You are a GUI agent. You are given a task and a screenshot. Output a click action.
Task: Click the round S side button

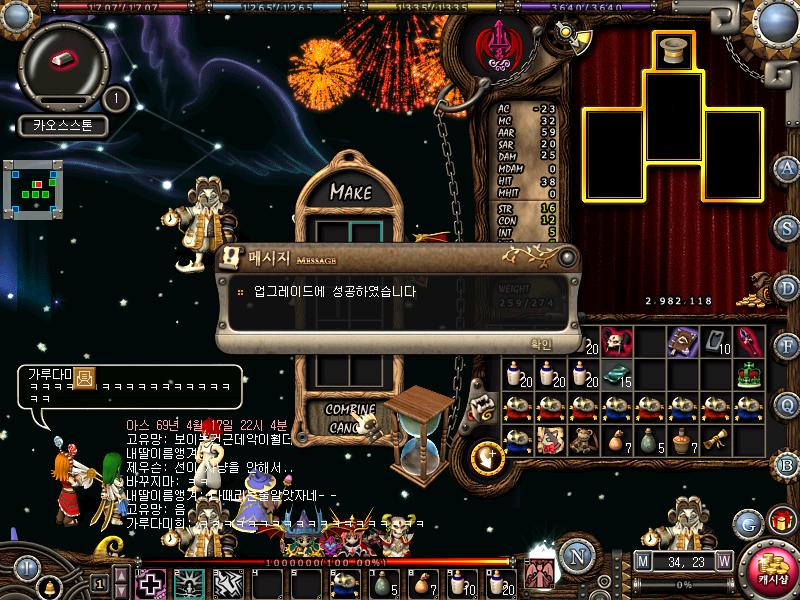tap(787, 227)
